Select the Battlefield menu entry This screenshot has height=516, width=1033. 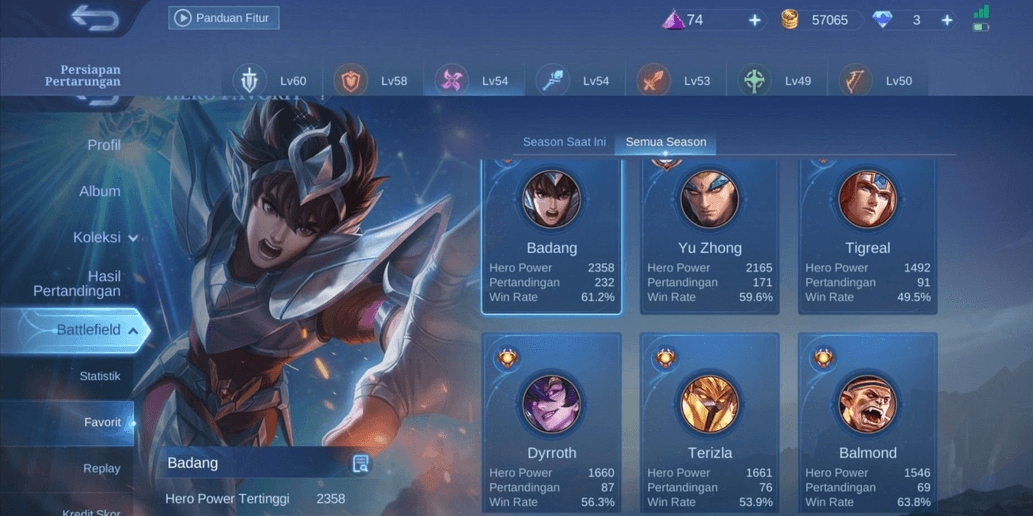88,330
